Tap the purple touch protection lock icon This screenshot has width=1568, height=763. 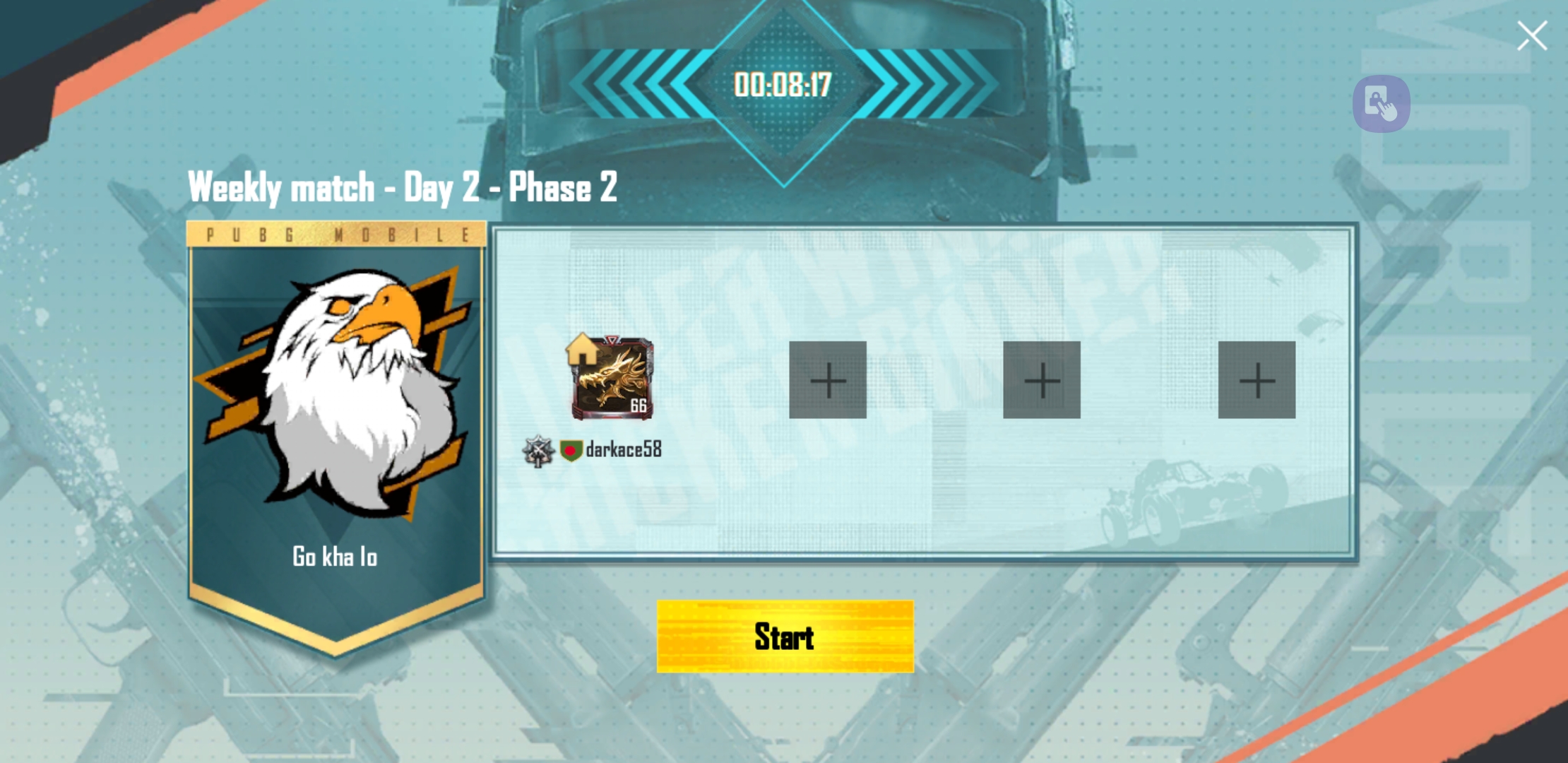(1380, 104)
